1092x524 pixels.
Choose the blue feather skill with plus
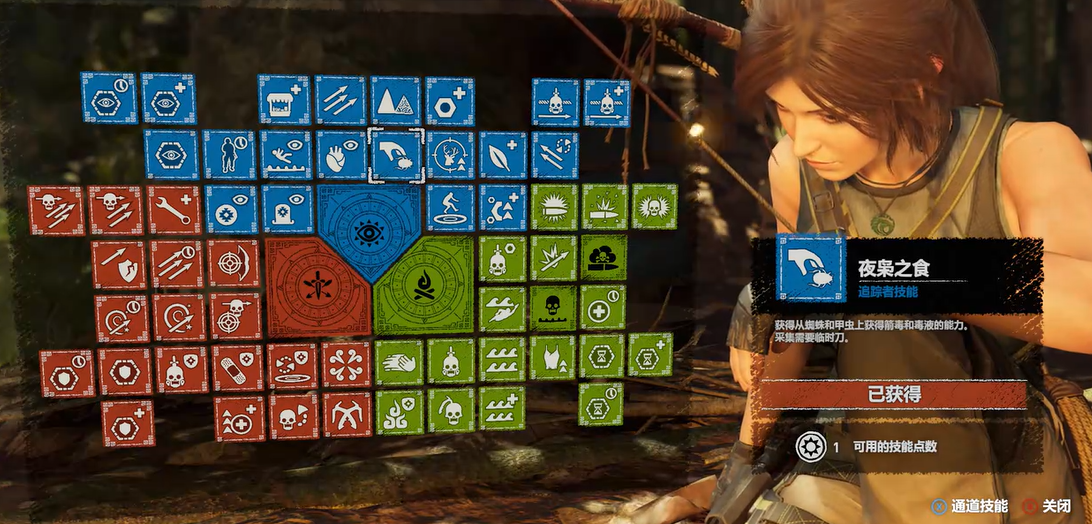coord(503,155)
